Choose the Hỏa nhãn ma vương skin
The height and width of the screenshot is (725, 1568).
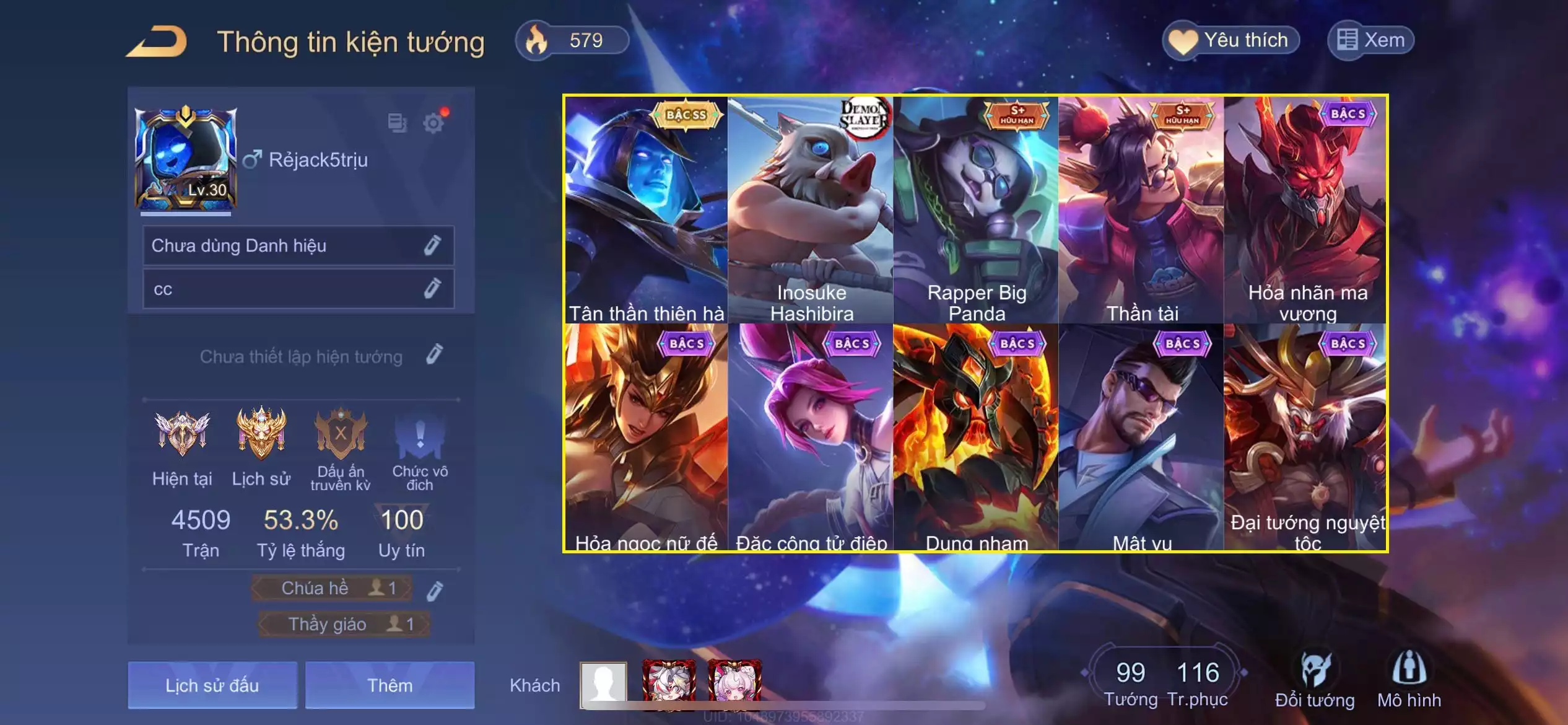[x=1307, y=209]
